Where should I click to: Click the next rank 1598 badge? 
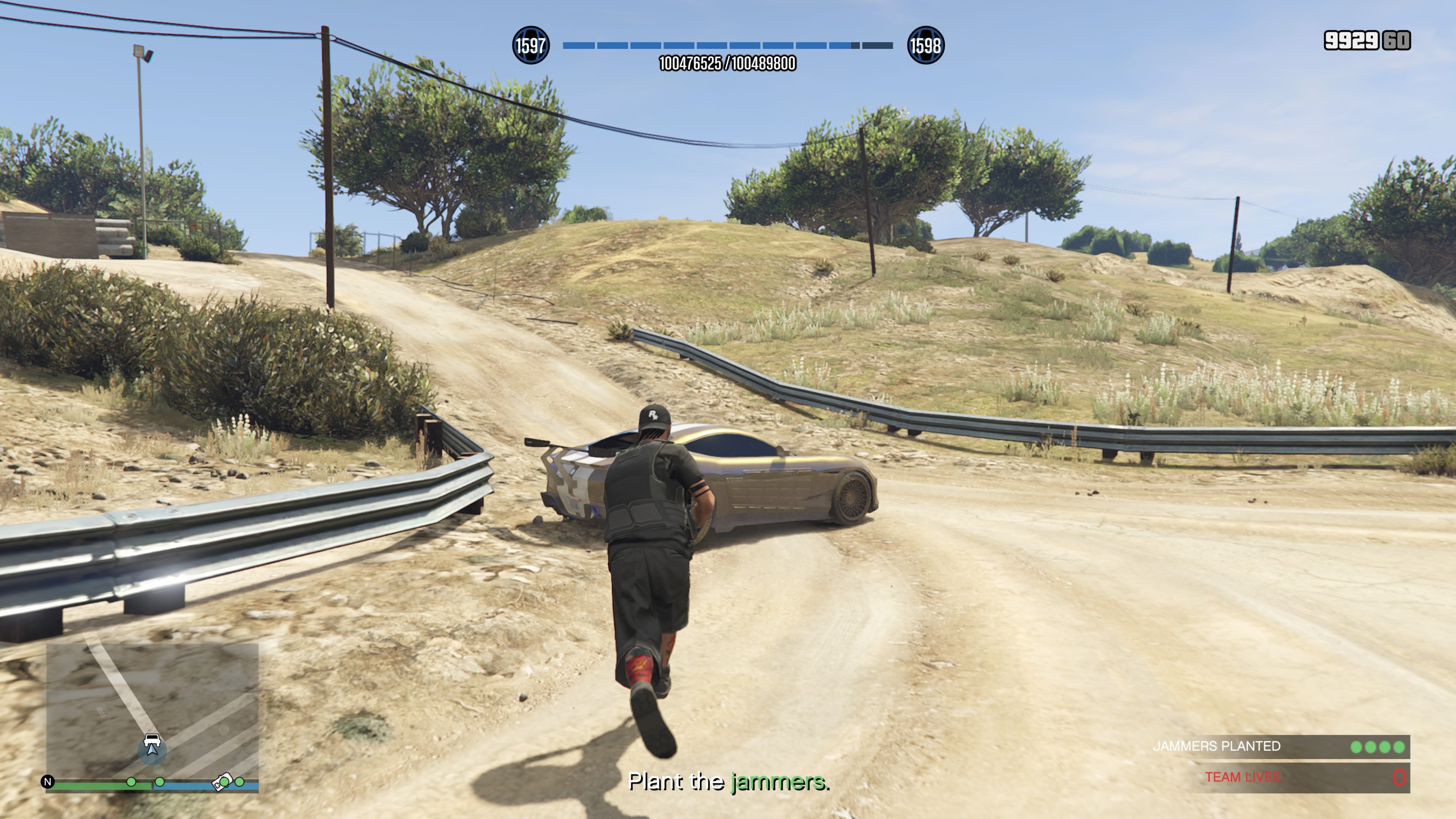[925, 45]
